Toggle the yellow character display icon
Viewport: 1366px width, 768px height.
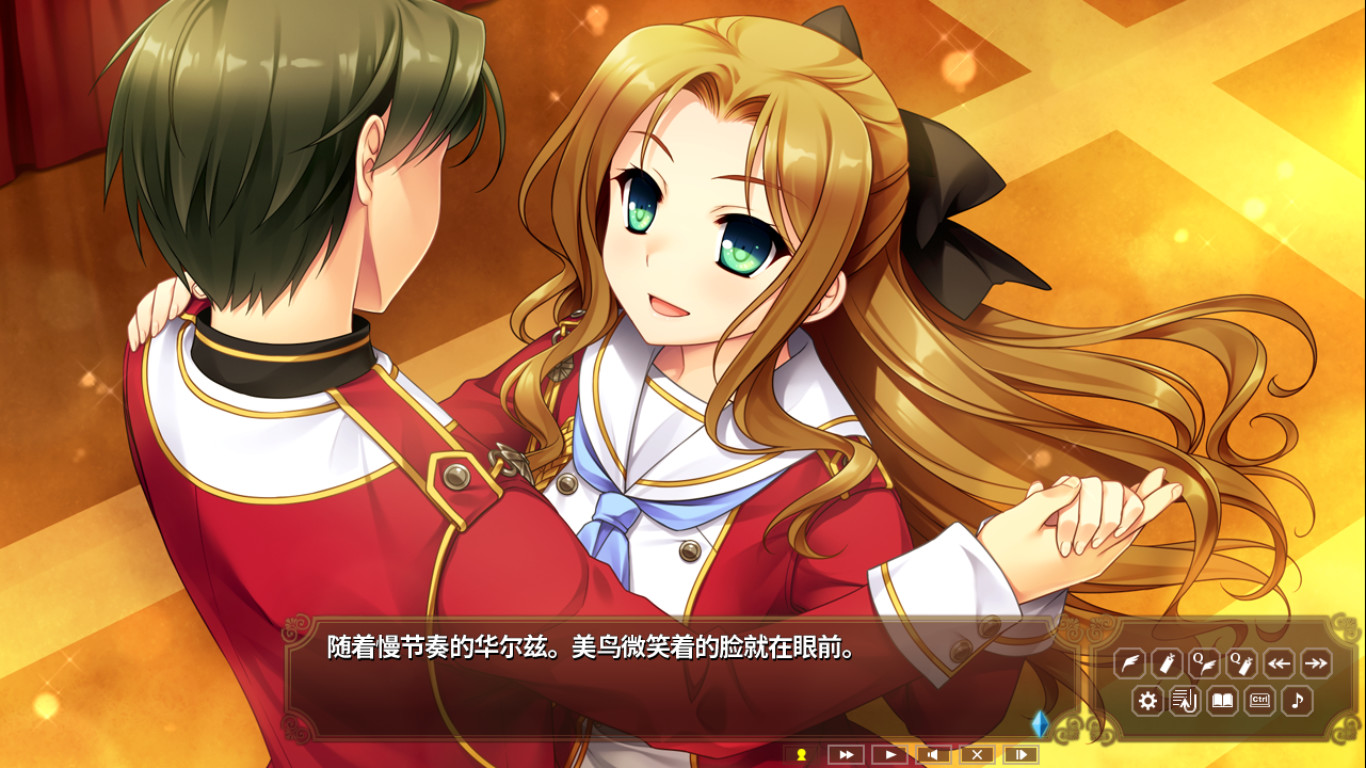click(x=803, y=754)
